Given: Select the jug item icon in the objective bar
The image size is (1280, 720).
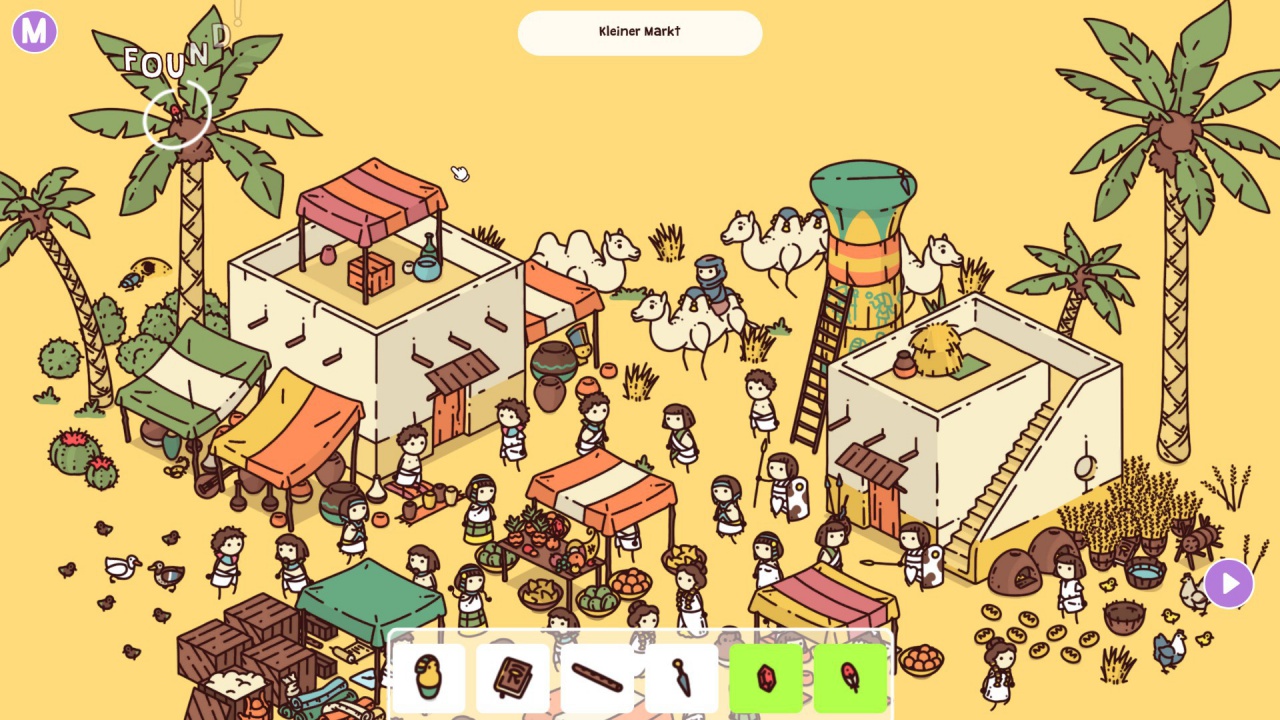Looking at the screenshot, I should tap(428, 676).
